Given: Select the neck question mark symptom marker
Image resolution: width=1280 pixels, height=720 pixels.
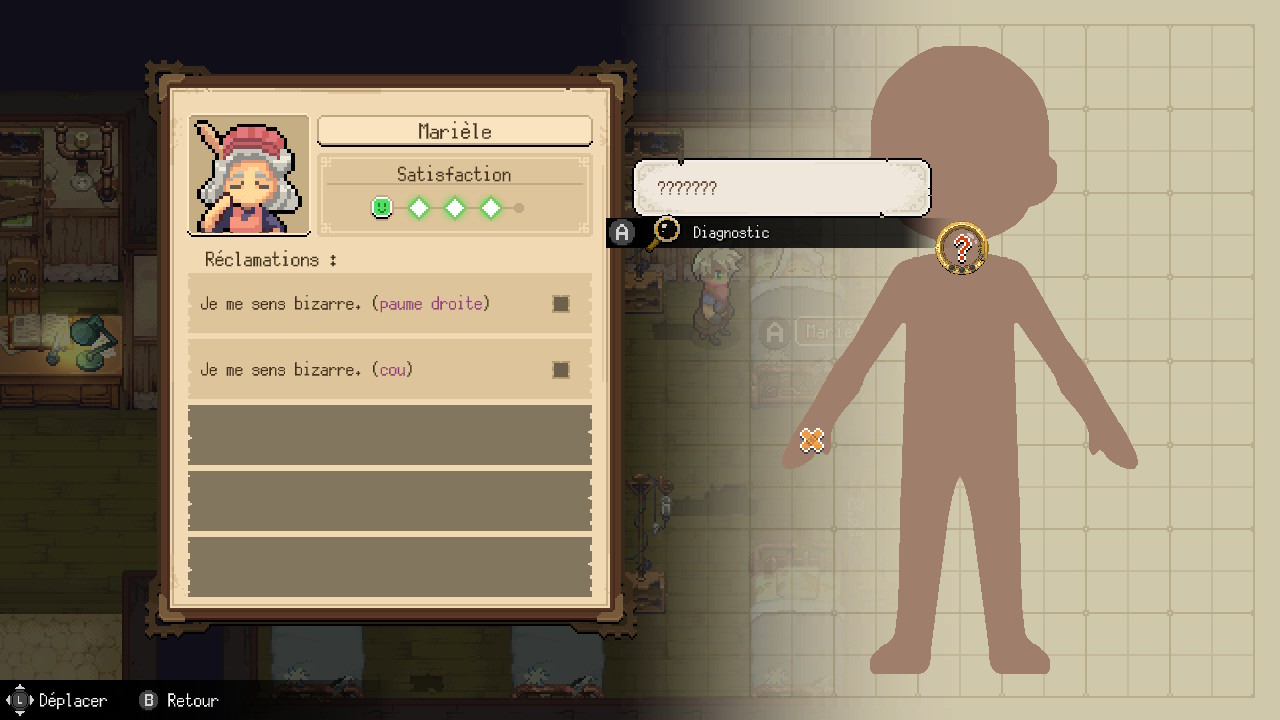Looking at the screenshot, I should 962,247.
